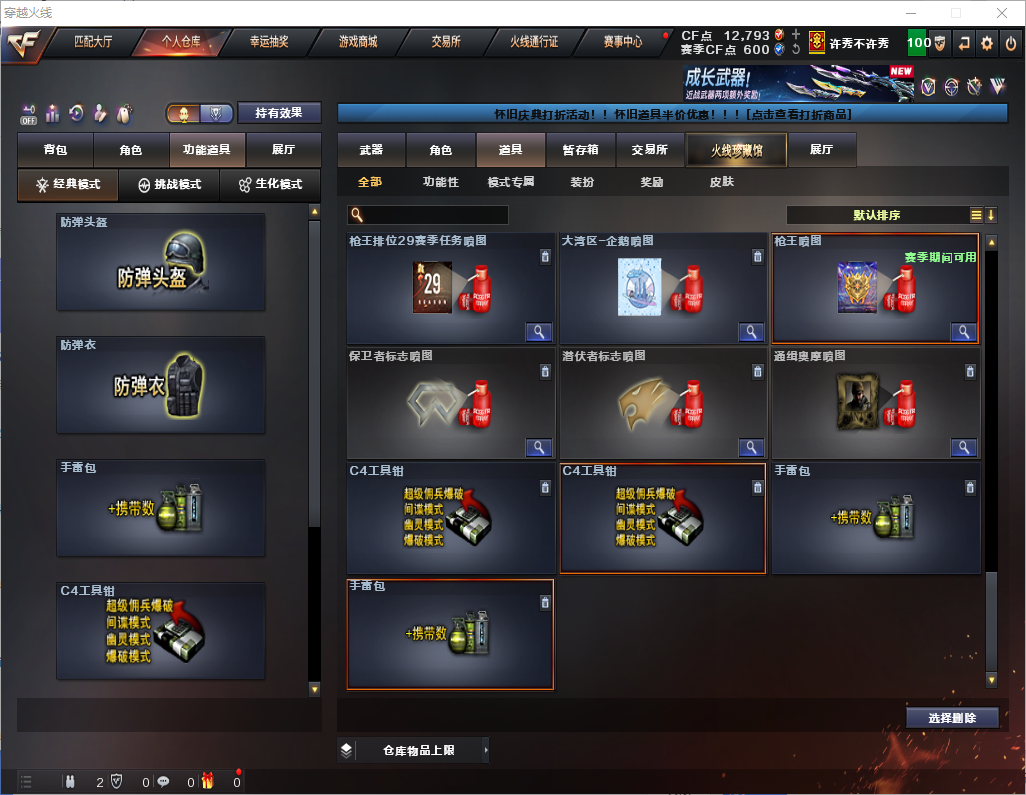The image size is (1026, 795).
Task: Click the 选择删除 select delete button
Action: point(952,718)
